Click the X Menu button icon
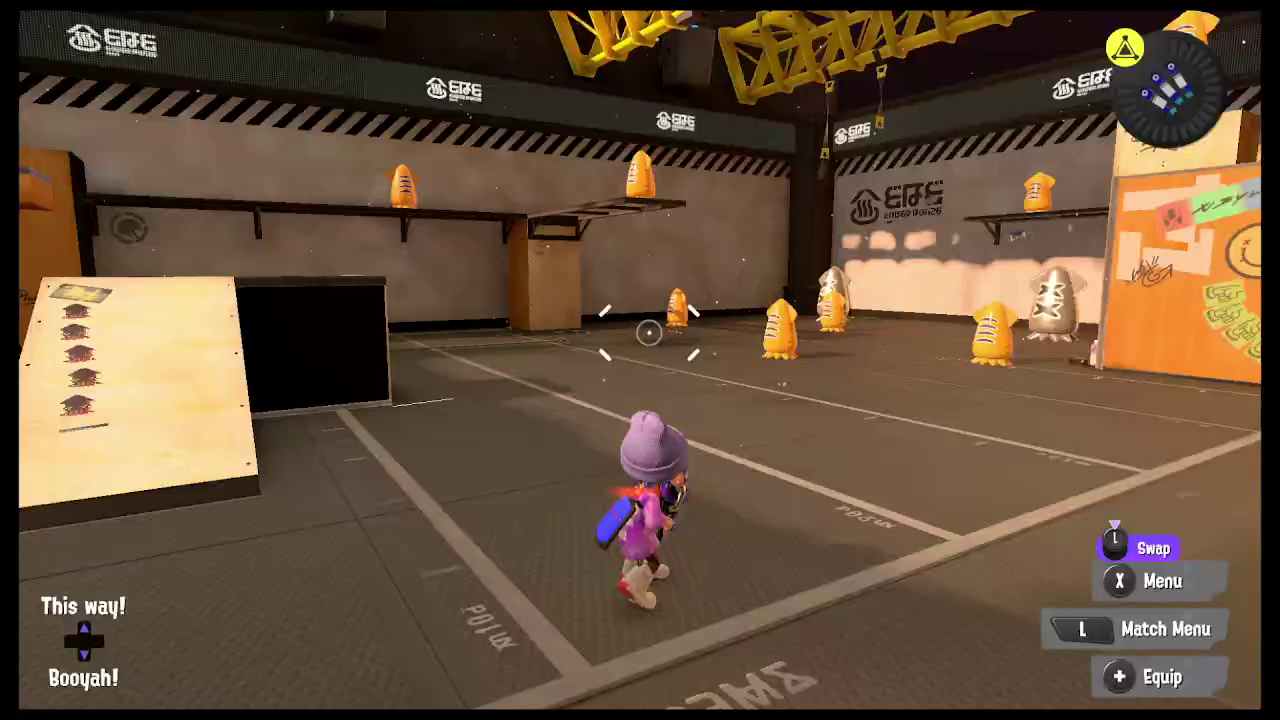Image resolution: width=1280 pixels, height=720 pixels. click(1119, 581)
